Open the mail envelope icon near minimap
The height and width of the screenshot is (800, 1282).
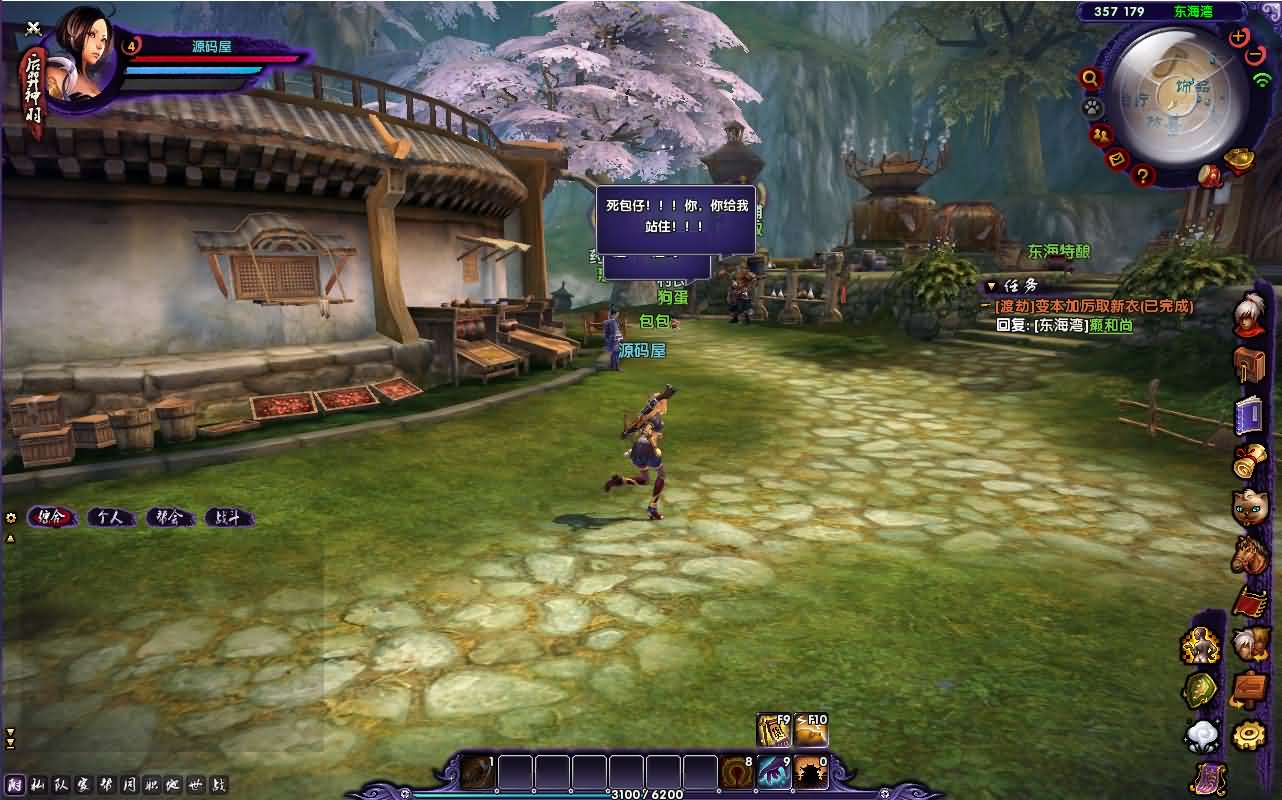pyautogui.click(x=1116, y=159)
